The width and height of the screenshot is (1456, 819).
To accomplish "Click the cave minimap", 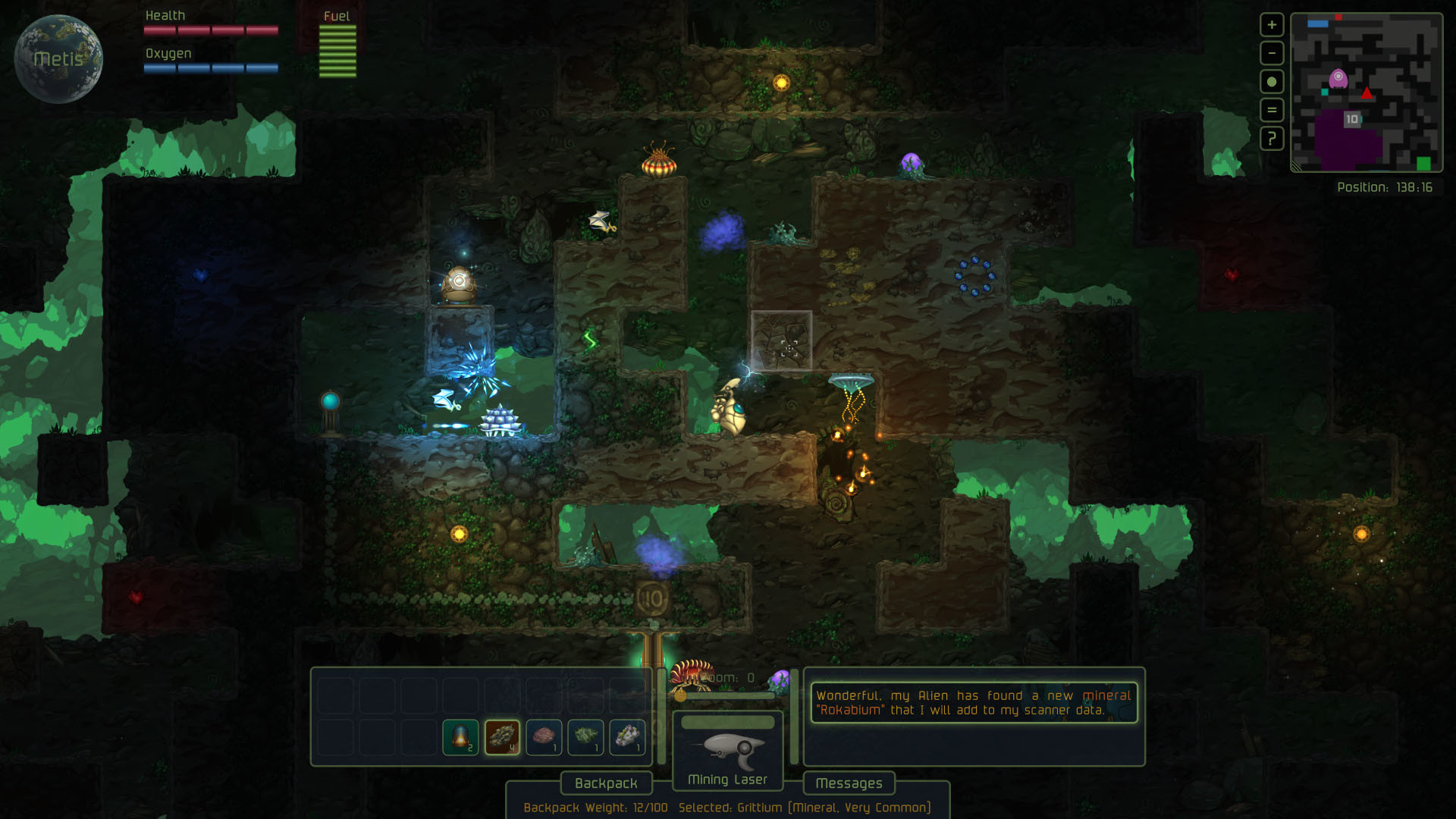I will click(x=1367, y=93).
